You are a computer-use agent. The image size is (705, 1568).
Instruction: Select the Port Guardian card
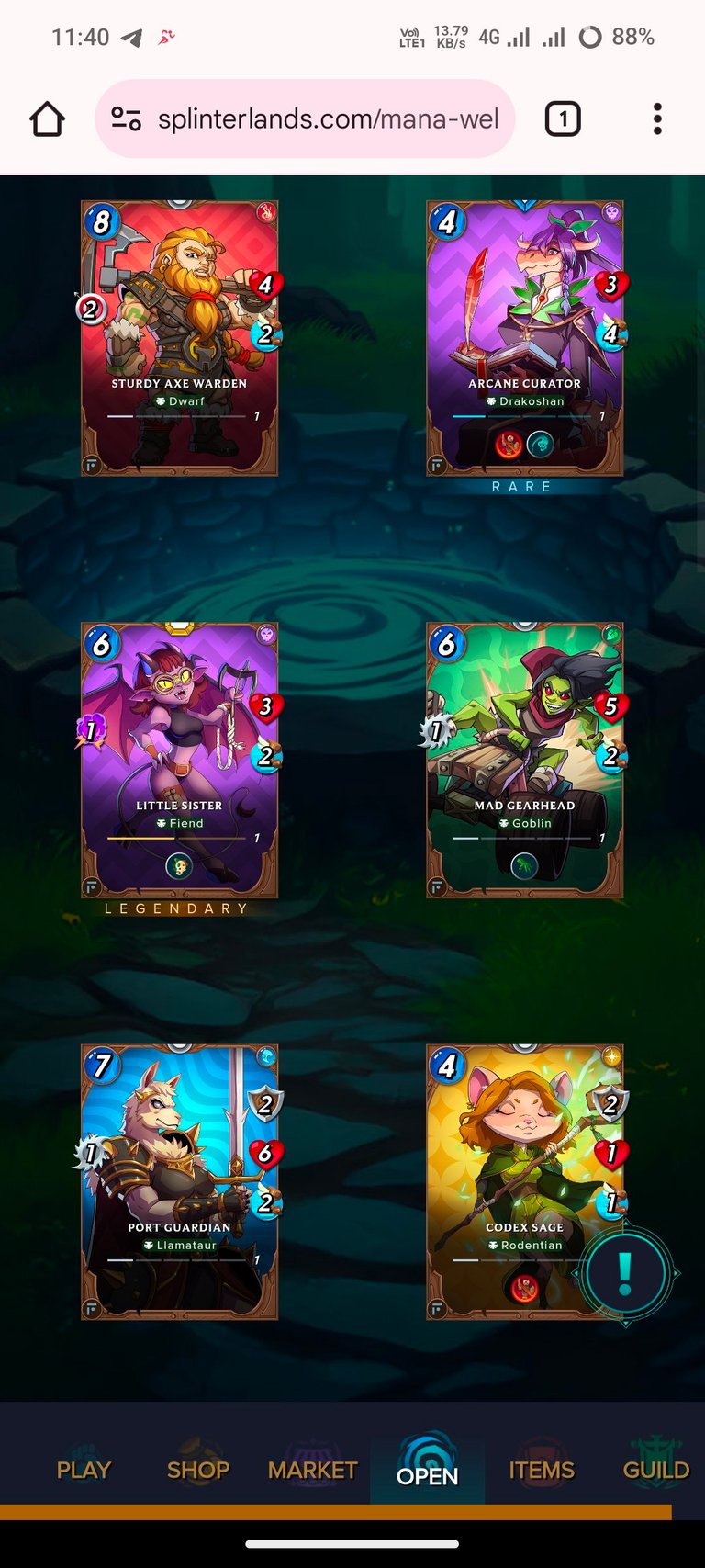coord(179,1181)
